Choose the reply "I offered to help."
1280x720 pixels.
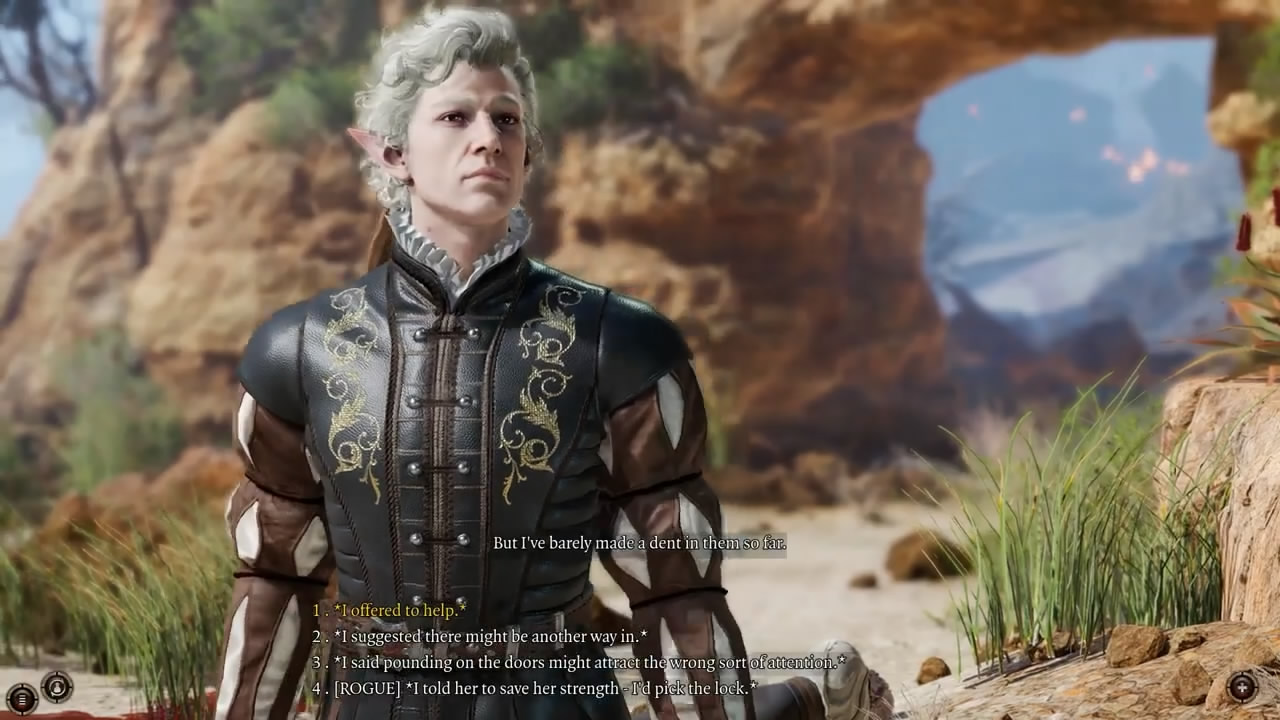(399, 610)
